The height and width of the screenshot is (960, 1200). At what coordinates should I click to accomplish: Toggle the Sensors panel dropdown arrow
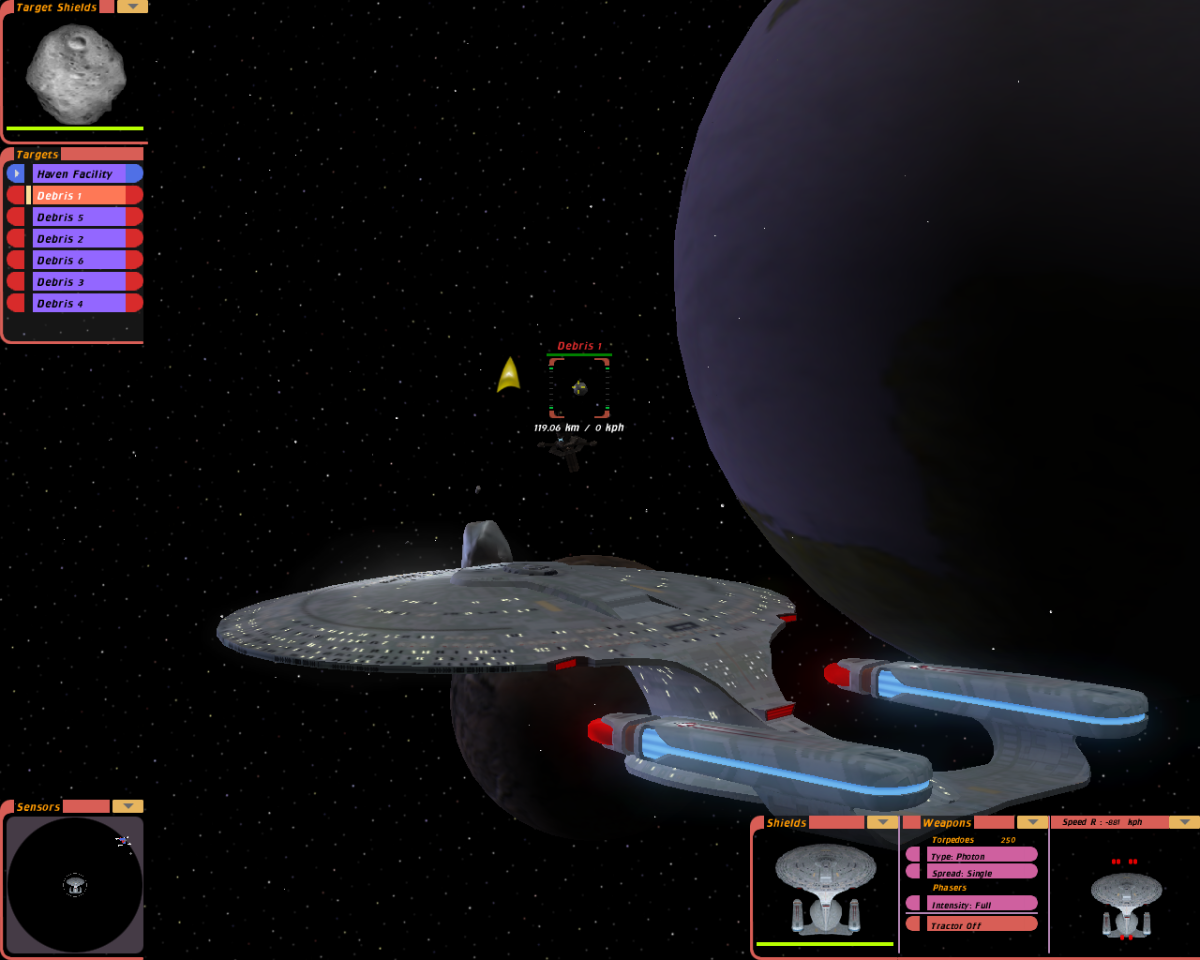point(127,806)
